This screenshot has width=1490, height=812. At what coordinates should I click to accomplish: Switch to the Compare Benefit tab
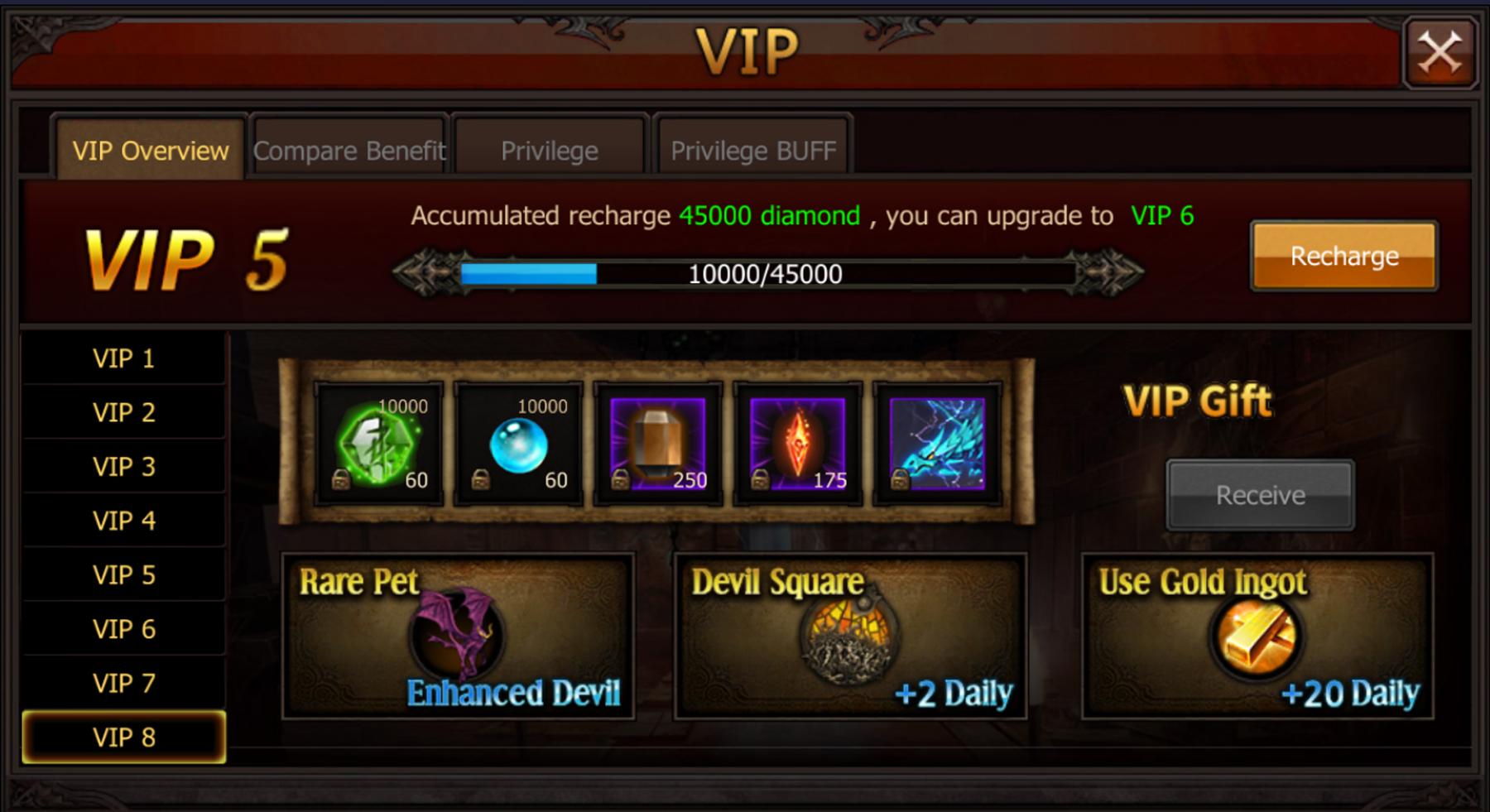(x=348, y=151)
